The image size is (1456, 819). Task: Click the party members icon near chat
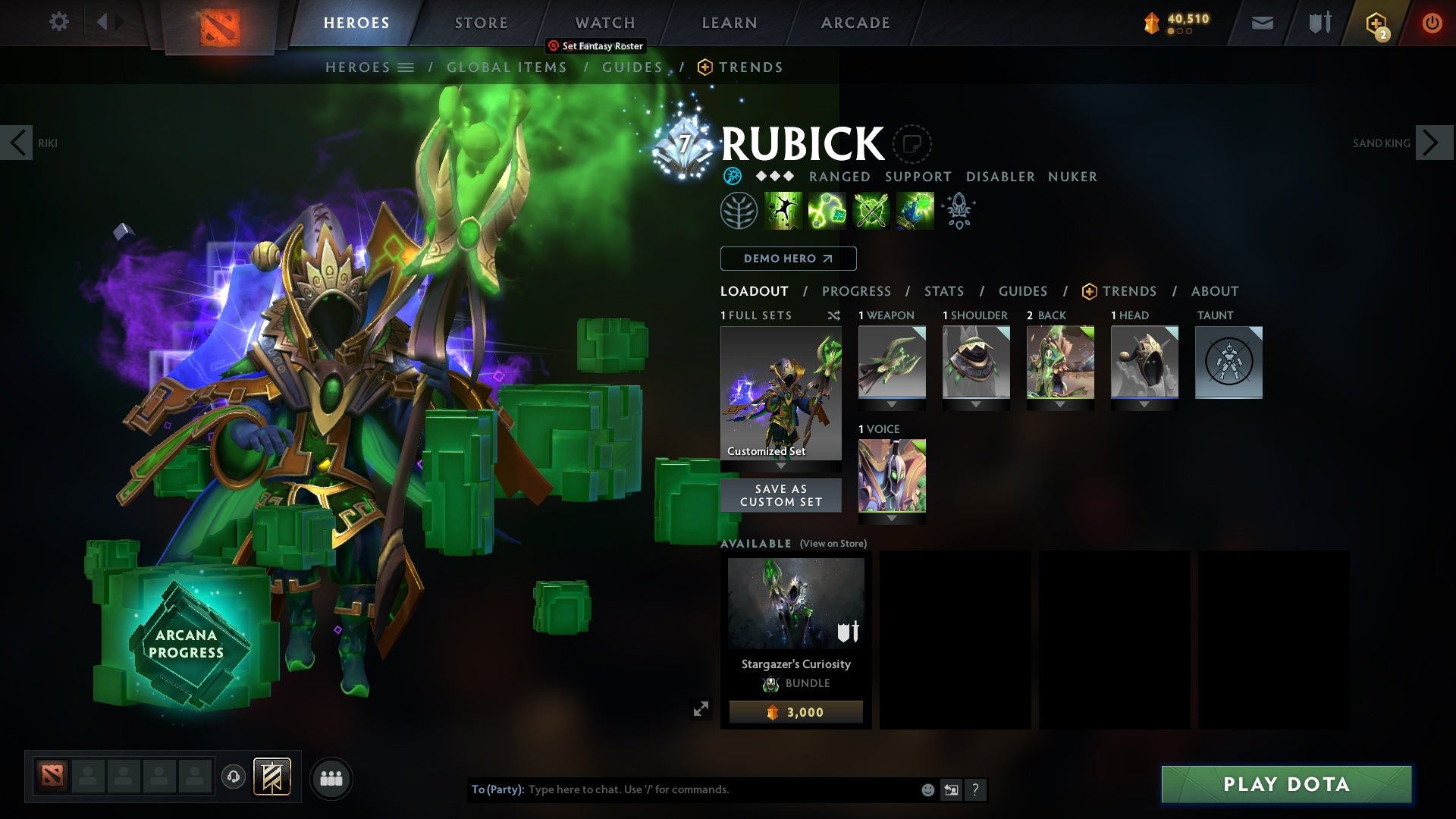pyautogui.click(x=331, y=778)
